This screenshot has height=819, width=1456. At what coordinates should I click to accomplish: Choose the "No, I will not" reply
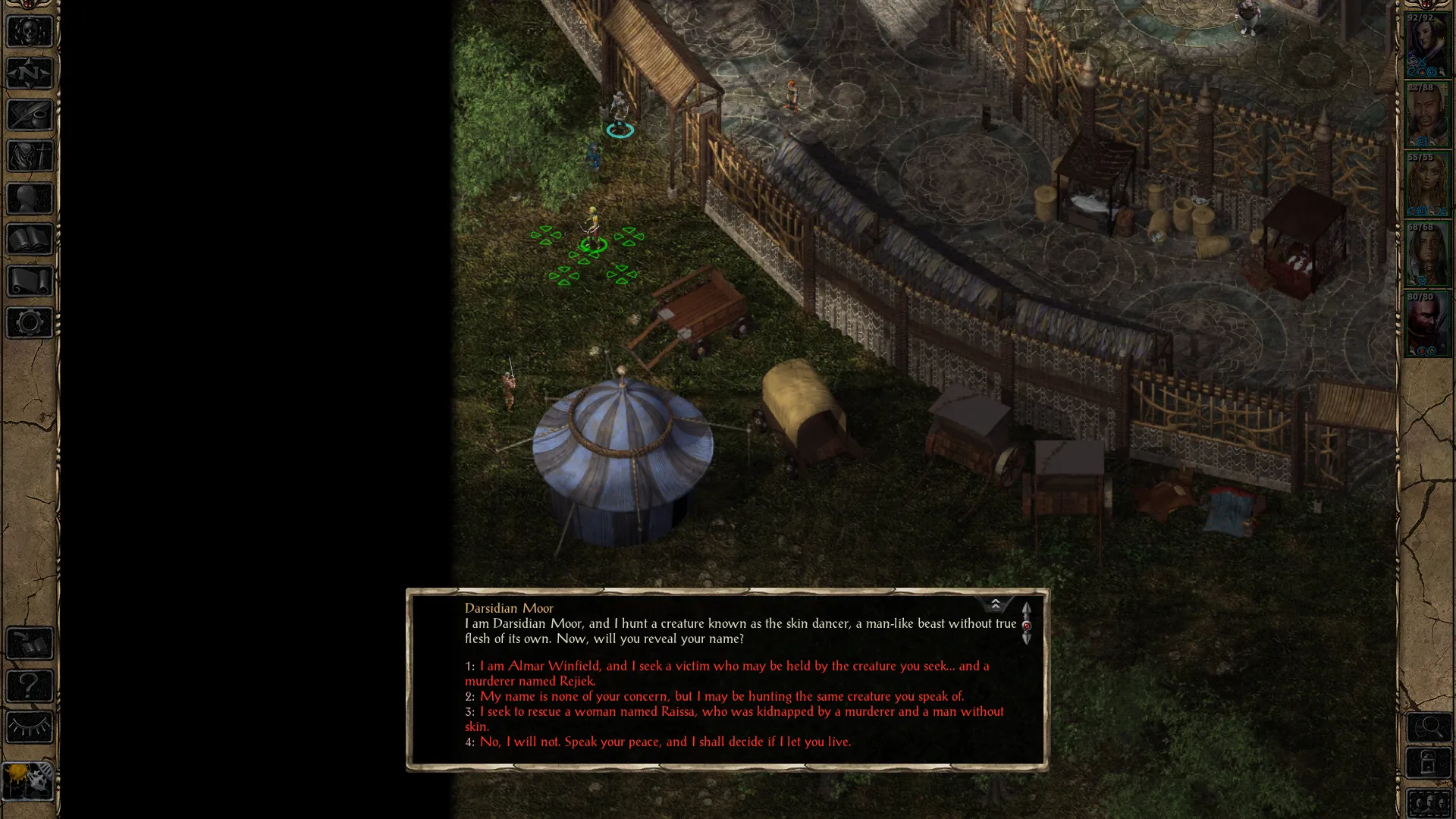pos(664,742)
